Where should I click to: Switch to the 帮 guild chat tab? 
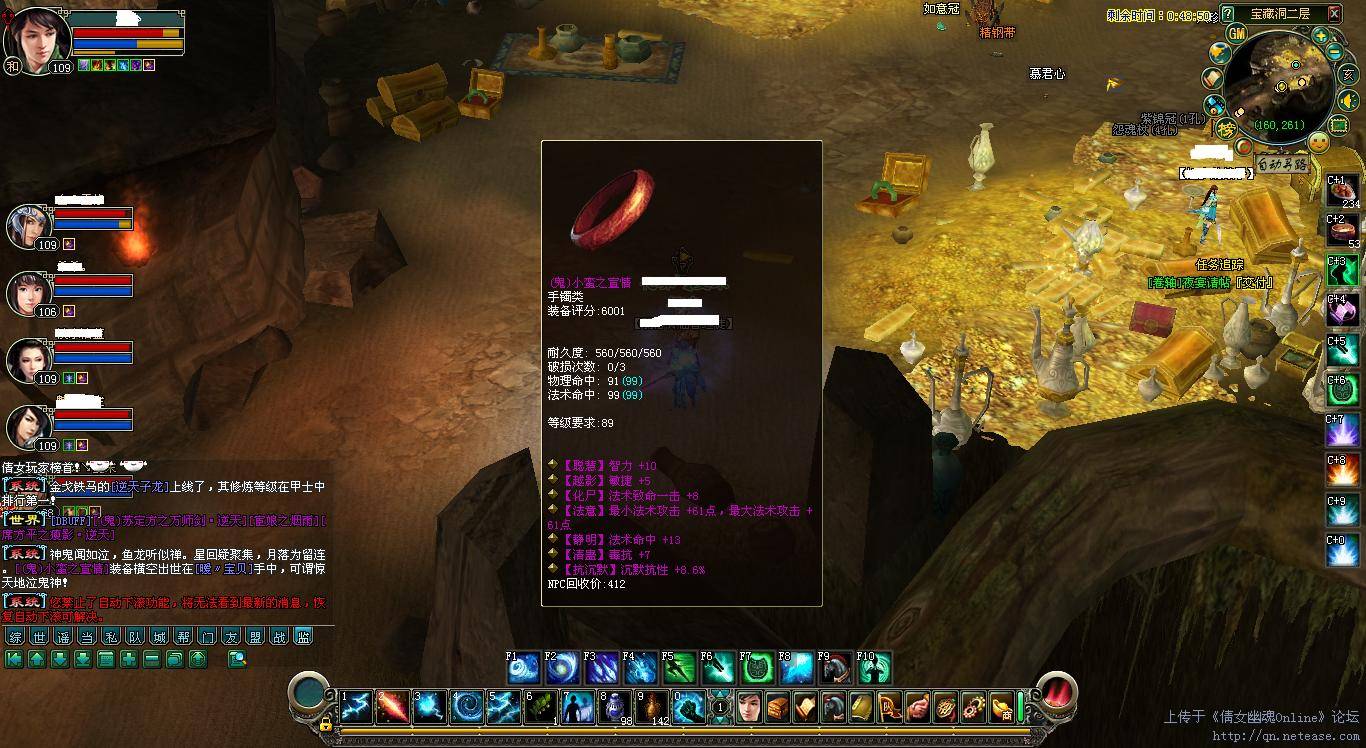pyautogui.click(x=183, y=637)
